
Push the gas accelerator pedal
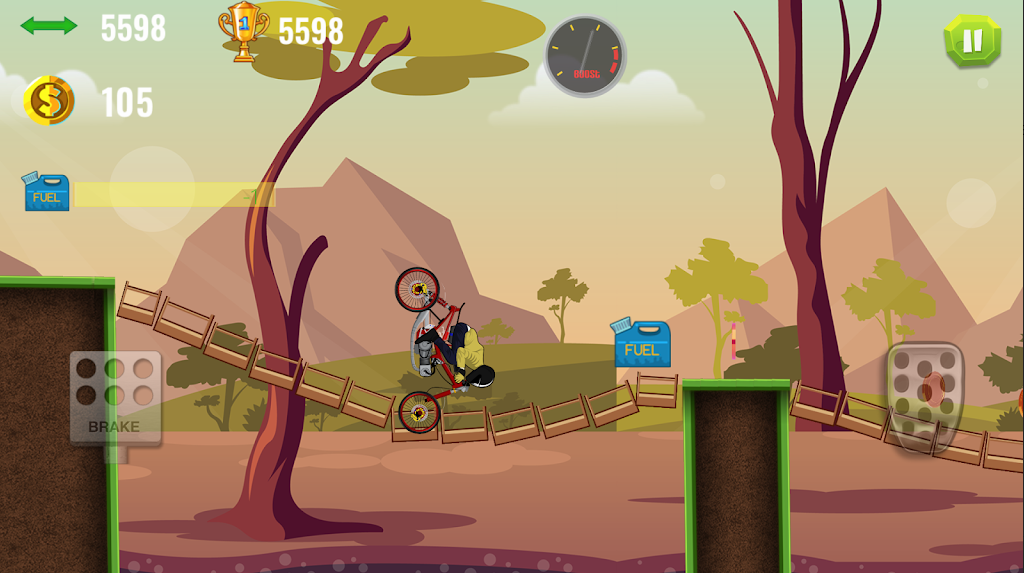925,394
